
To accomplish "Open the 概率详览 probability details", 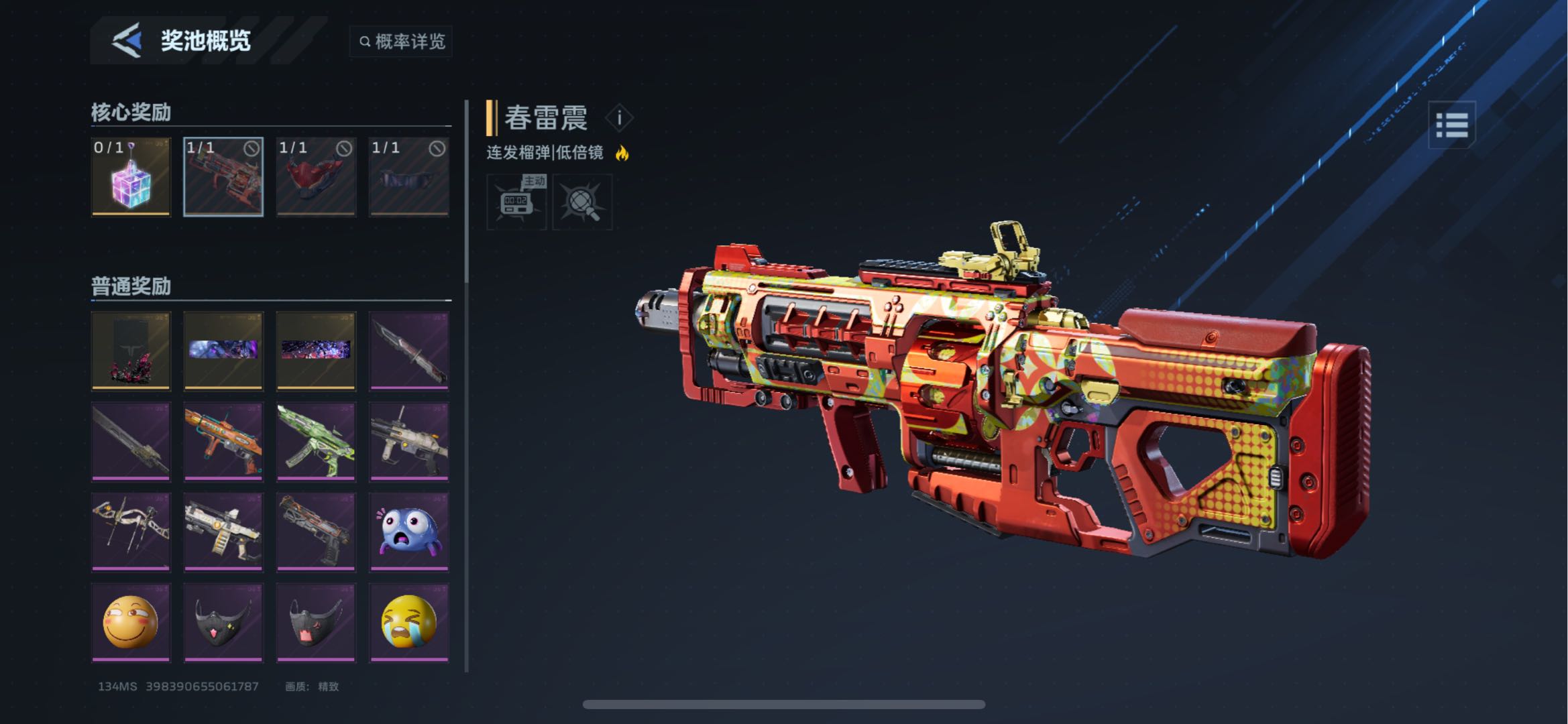I will [x=401, y=42].
